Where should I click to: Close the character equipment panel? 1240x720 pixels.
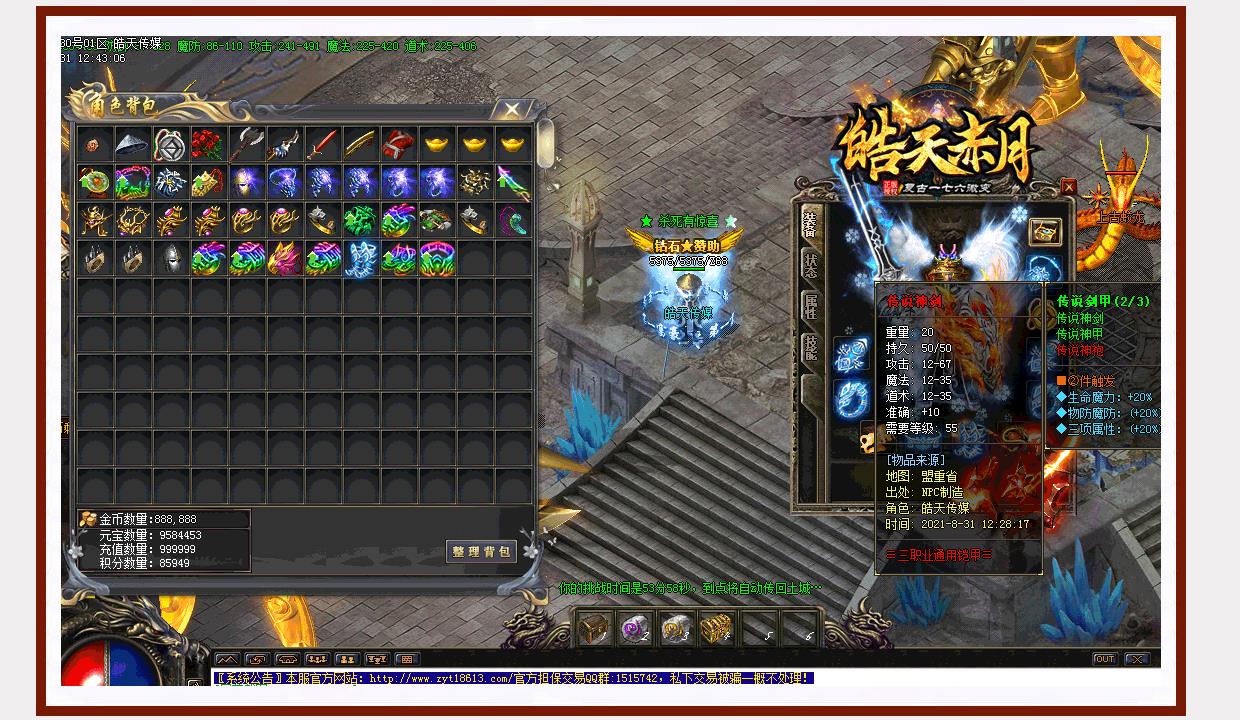[x=1069, y=187]
